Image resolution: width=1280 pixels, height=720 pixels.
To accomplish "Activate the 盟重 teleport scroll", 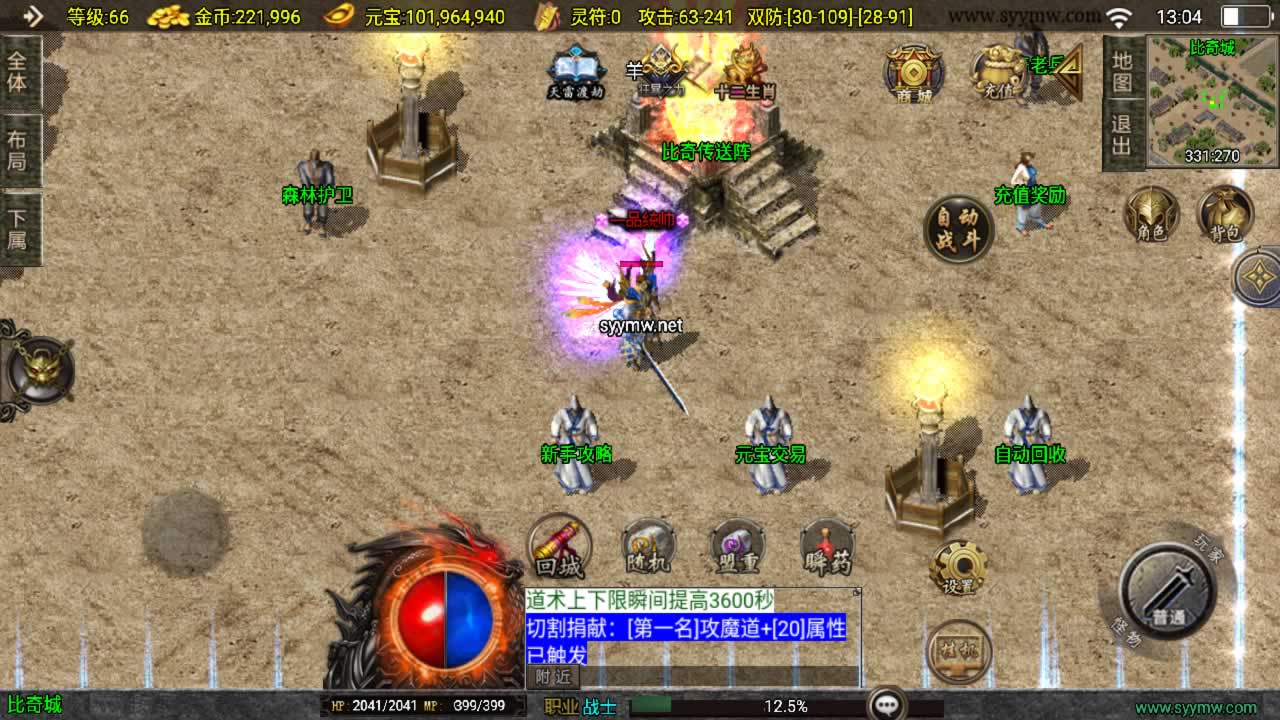I will pyautogui.click(x=737, y=547).
